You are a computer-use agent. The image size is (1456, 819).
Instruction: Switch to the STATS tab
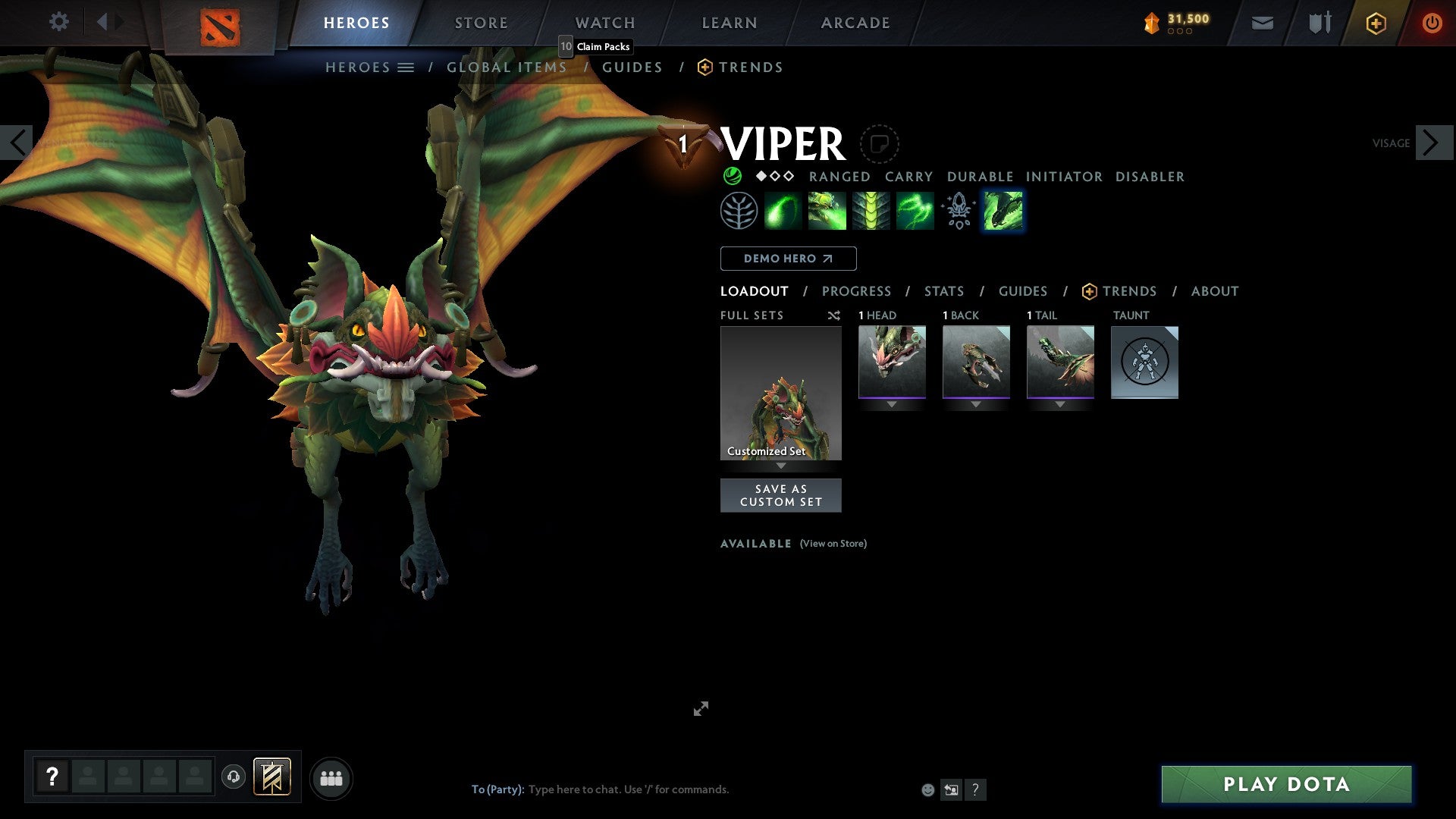click(x=943, y=291)
